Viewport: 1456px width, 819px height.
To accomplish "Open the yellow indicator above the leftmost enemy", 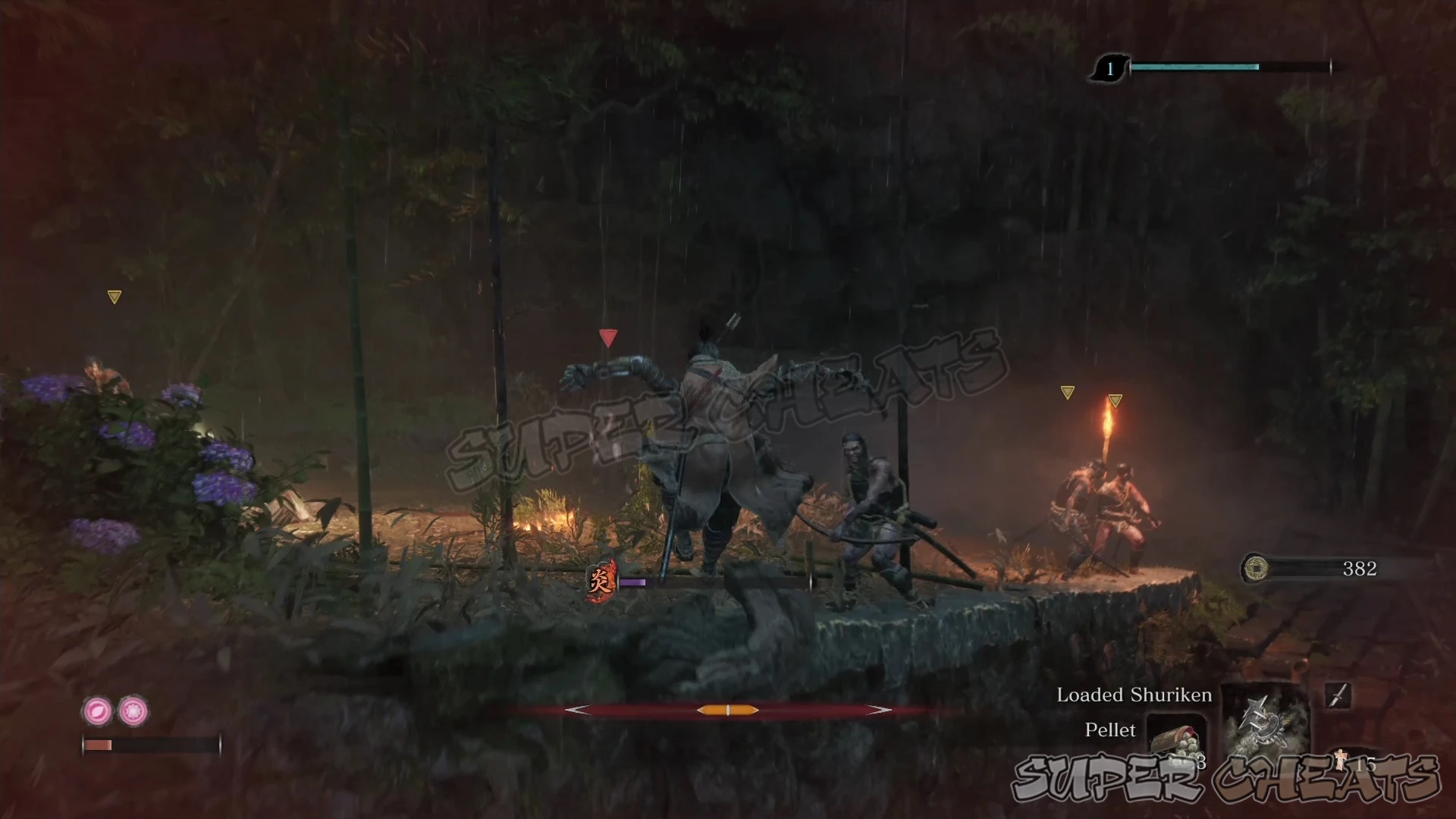I will [x=115, y=296].
